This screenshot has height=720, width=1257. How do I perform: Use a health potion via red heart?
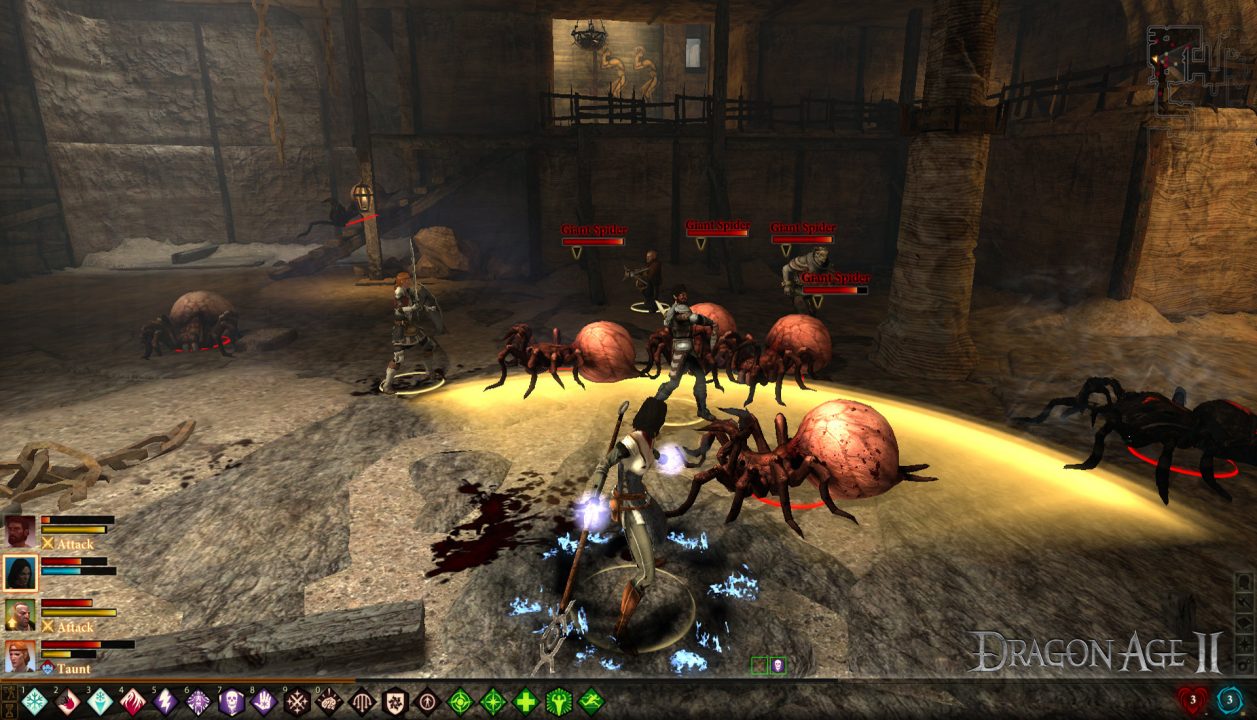tap(1193, 700)
